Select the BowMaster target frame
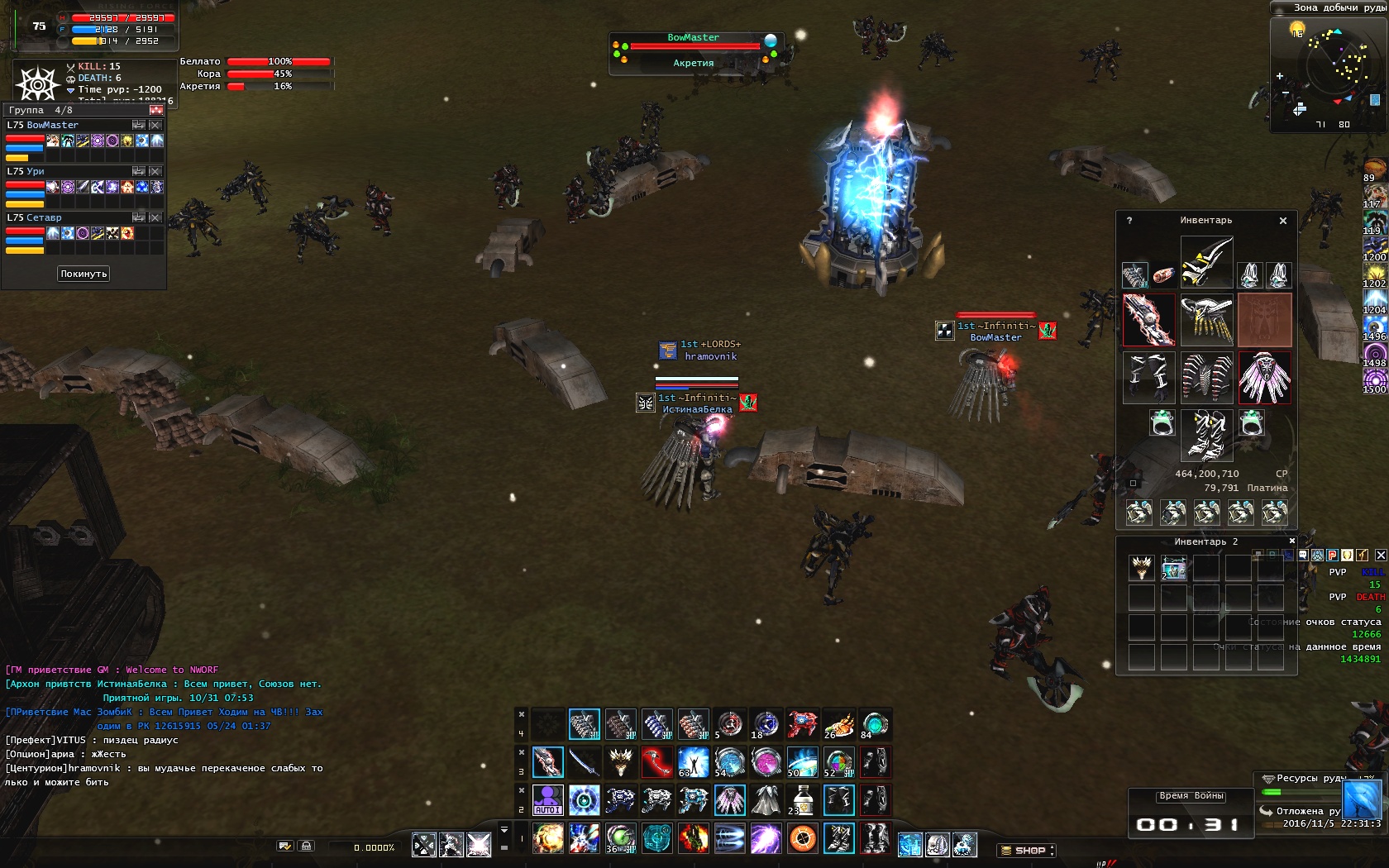 coord(694,51)
